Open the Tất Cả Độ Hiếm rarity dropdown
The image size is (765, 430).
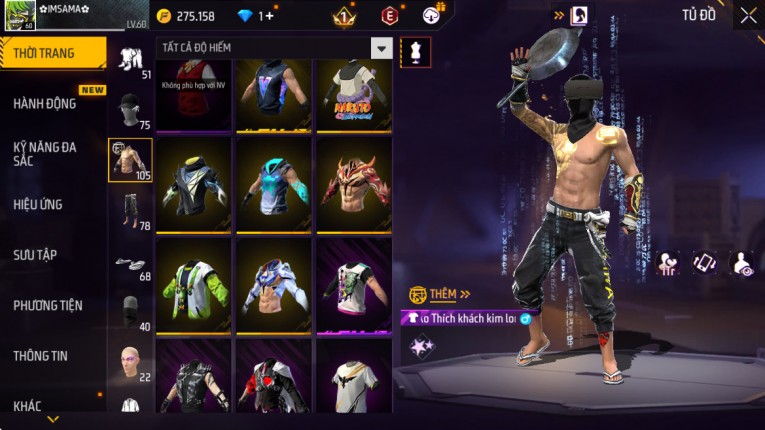[381, 48]
